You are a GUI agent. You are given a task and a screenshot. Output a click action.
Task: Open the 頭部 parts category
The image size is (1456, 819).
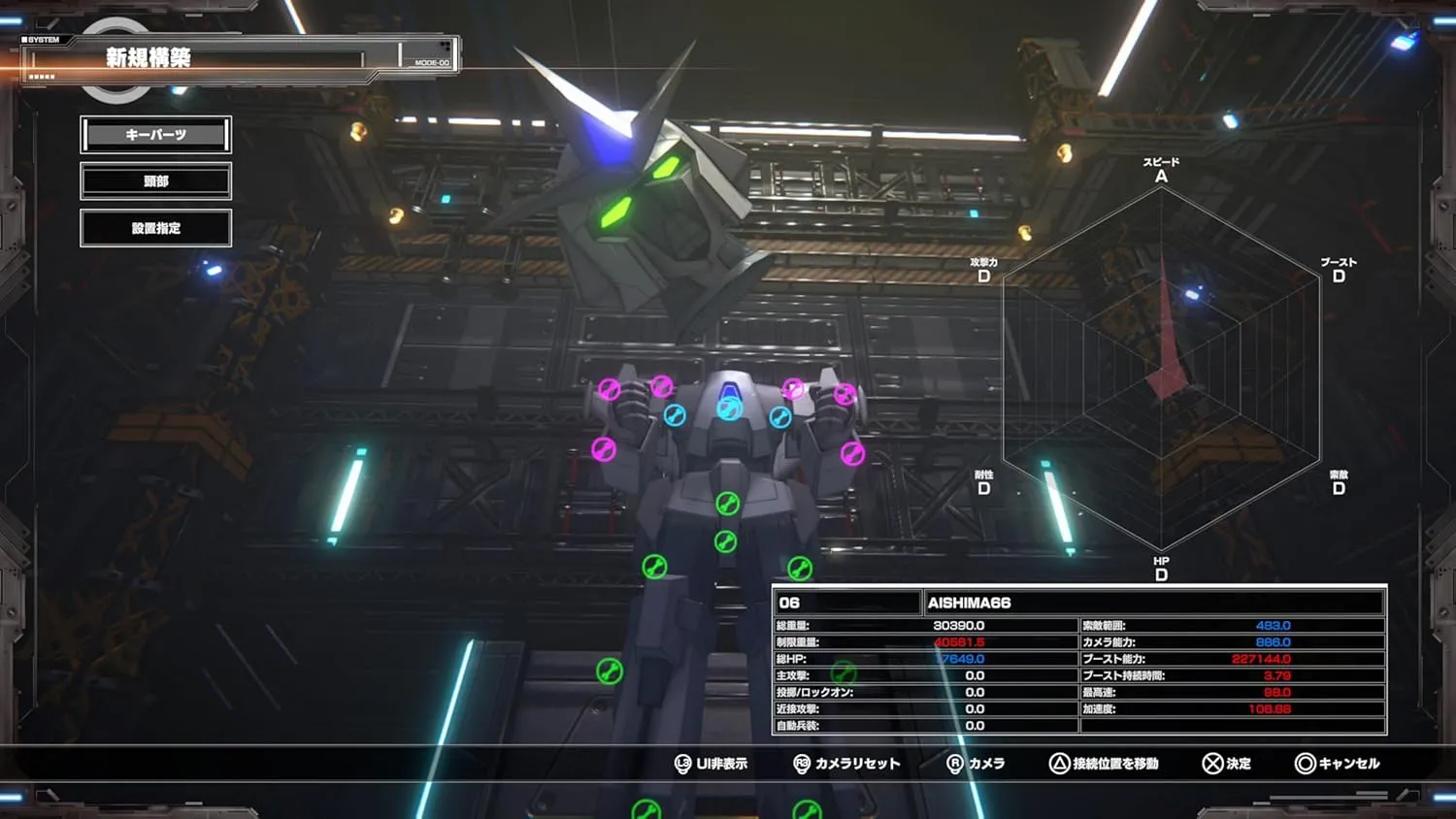155,181
